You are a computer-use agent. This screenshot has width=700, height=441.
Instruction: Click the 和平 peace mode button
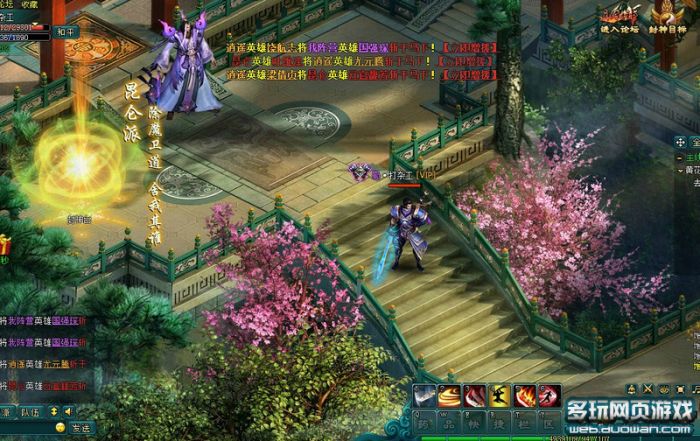[62, 31]
